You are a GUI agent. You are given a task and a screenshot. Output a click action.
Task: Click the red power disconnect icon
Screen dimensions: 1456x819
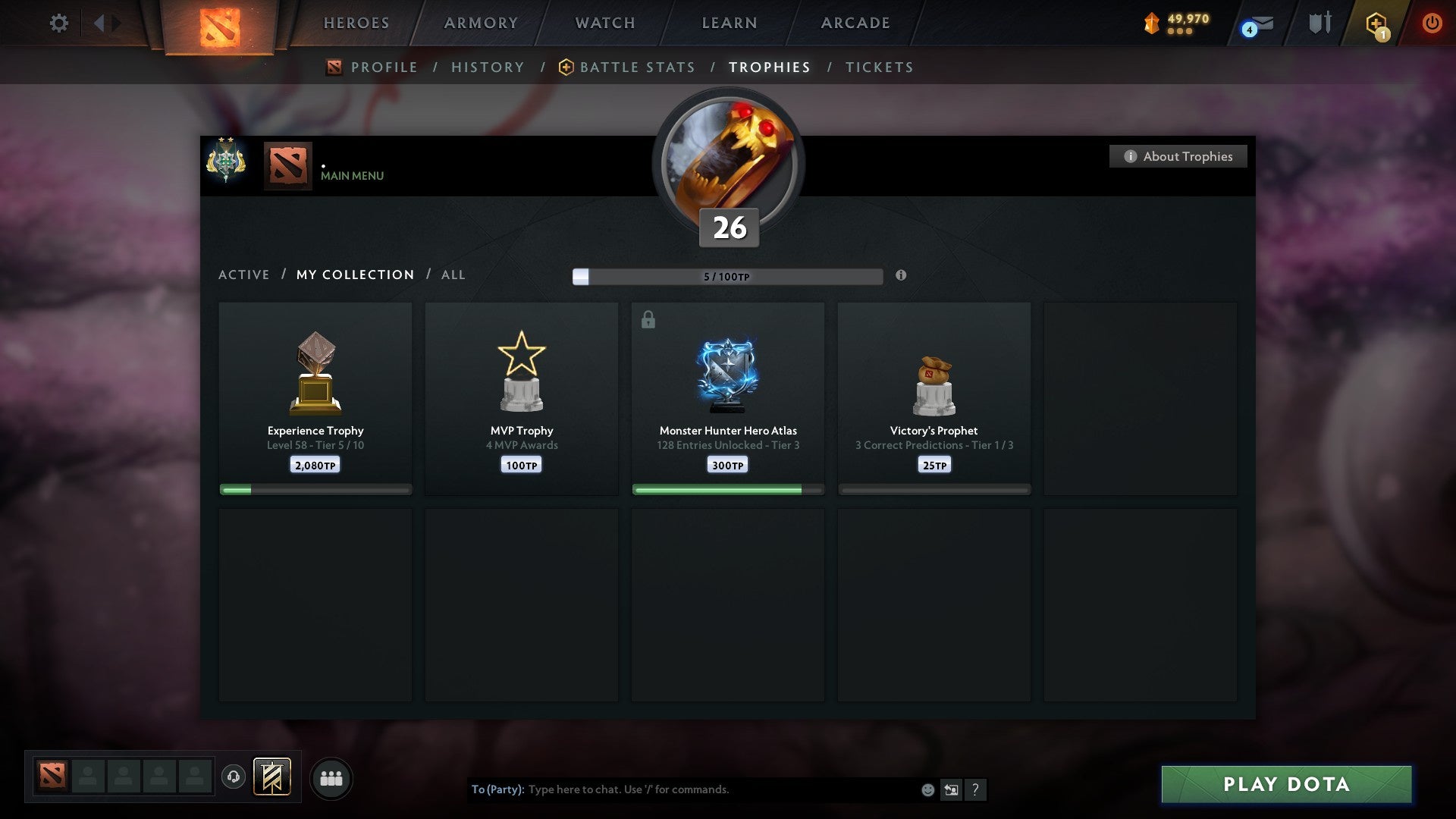click(1432, 23)
